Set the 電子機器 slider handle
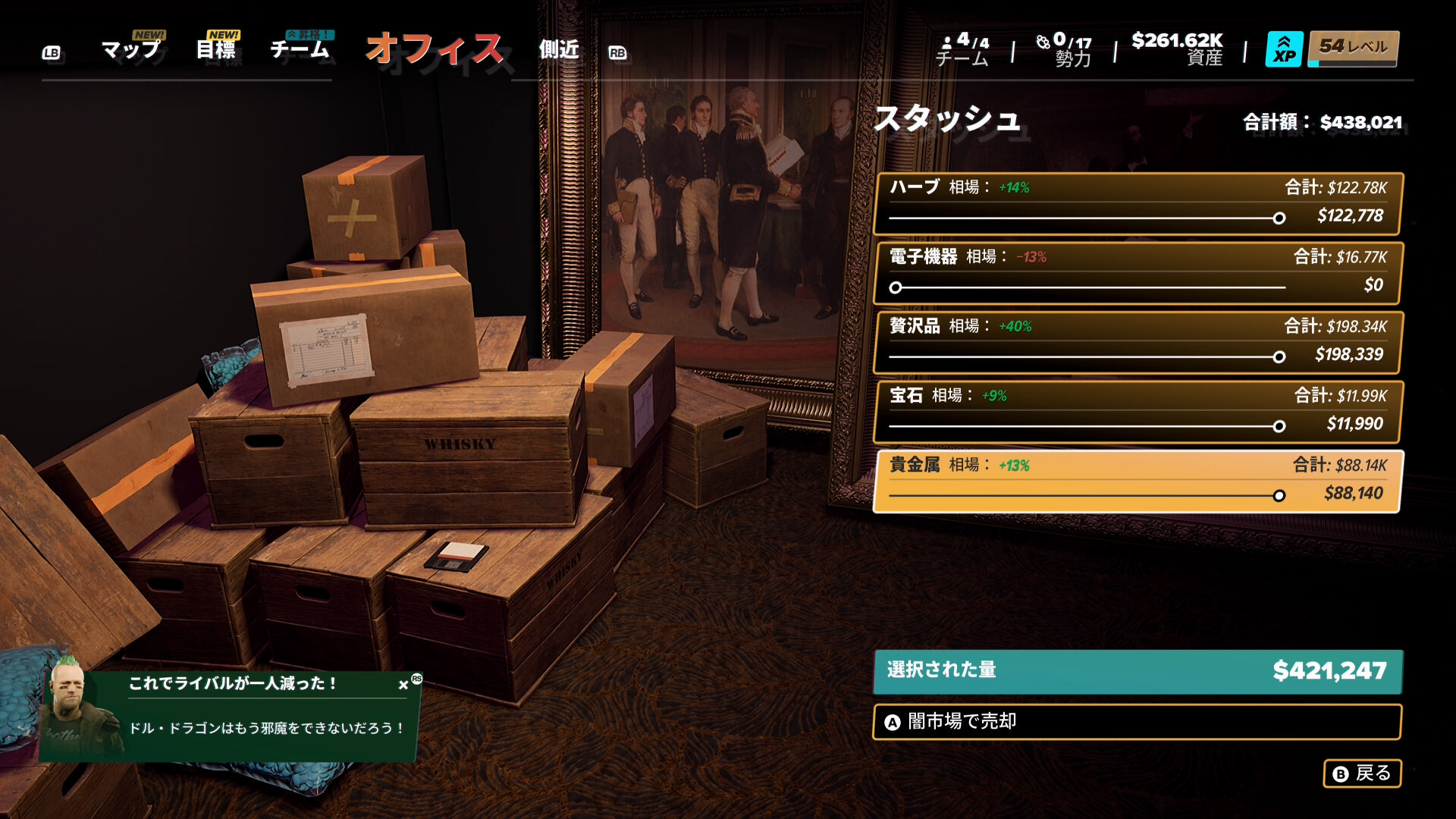1456x819 pixels. [x=896, y=288]
